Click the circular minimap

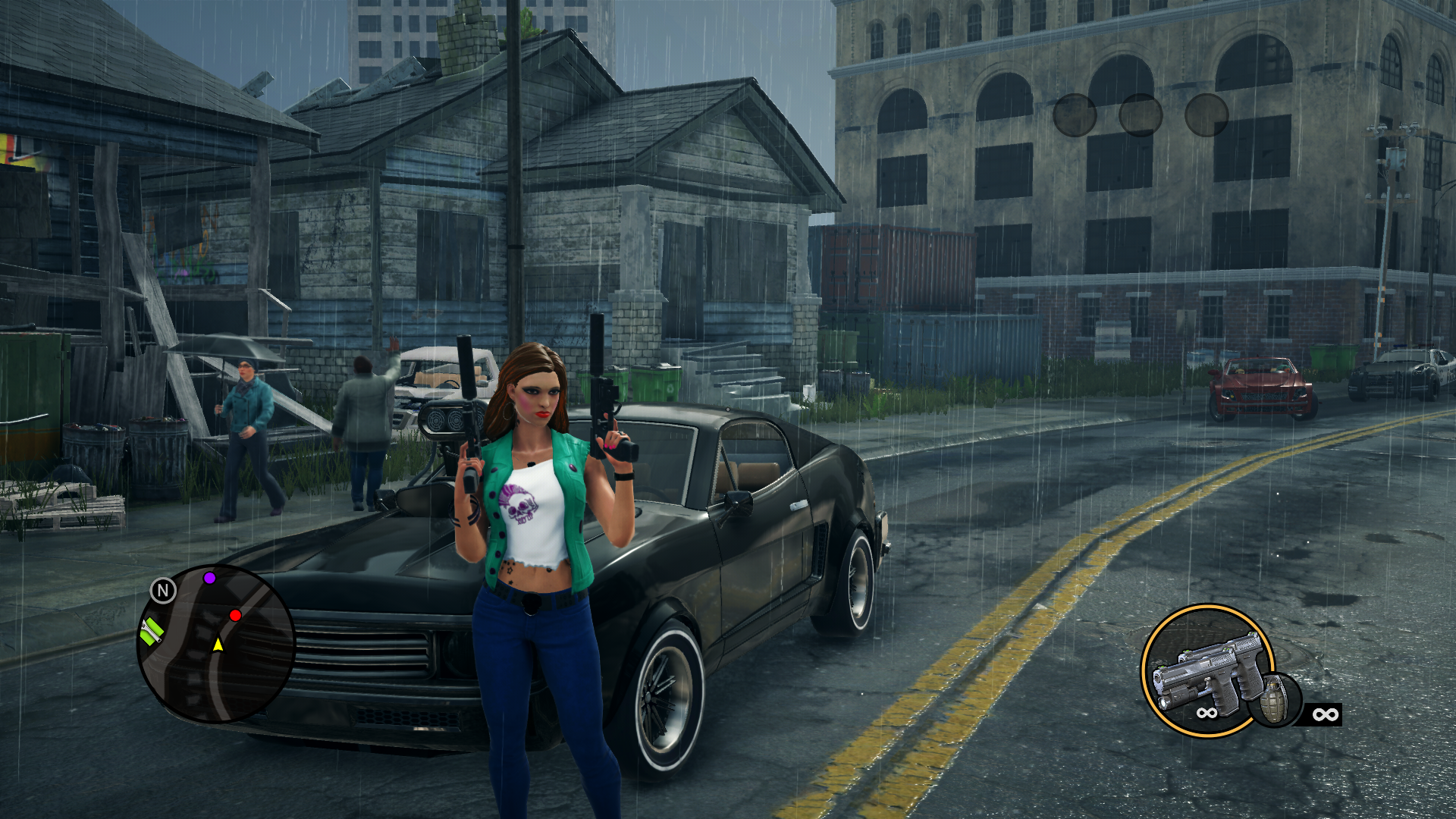216,644
